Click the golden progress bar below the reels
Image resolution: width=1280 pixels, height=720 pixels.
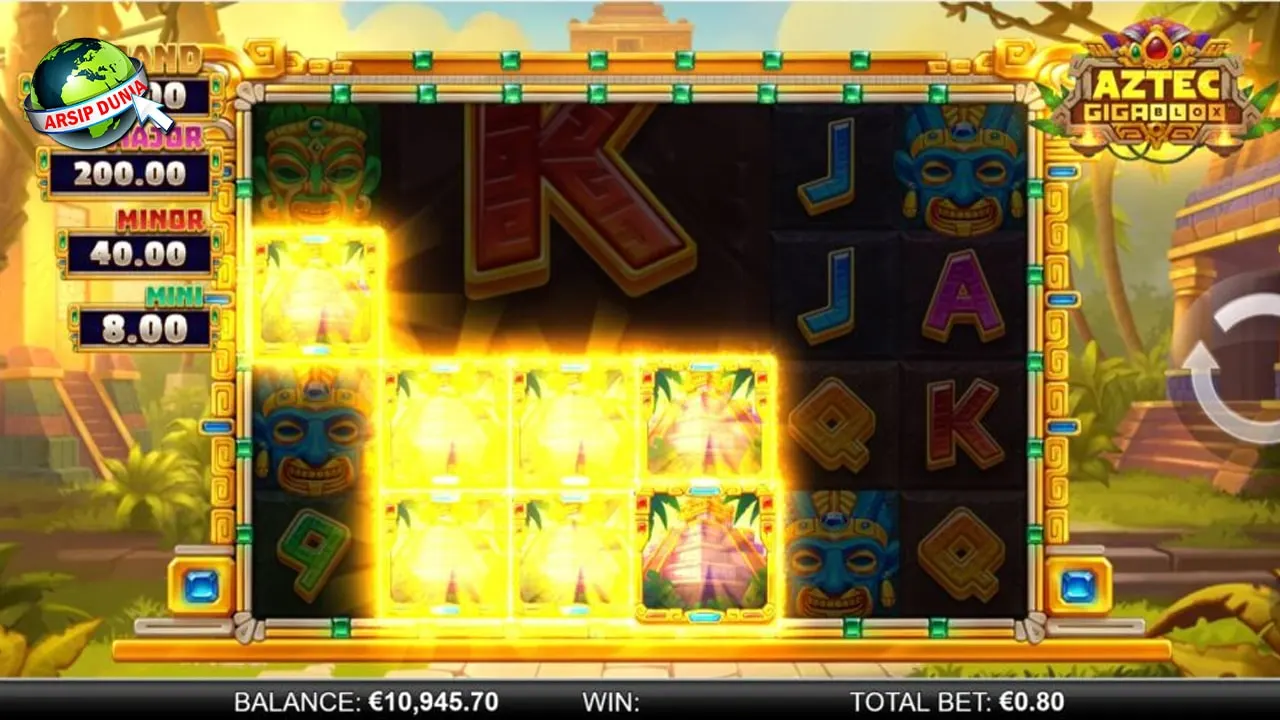(x=640, y=650)
